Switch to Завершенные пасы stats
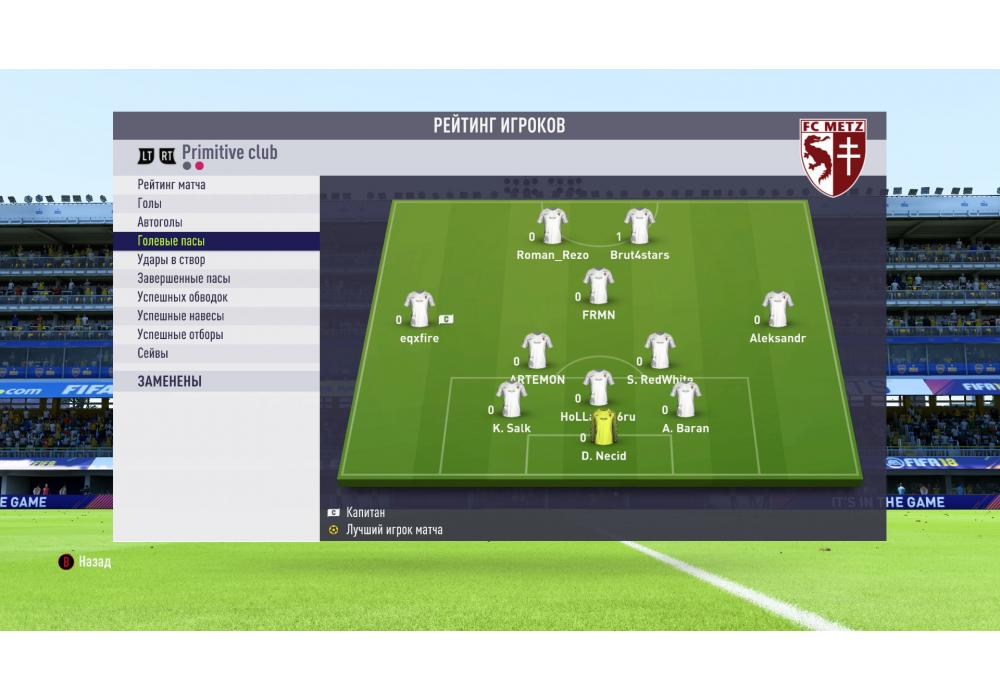The width and height of the screenshot is (1000, 700). (183, 279)
